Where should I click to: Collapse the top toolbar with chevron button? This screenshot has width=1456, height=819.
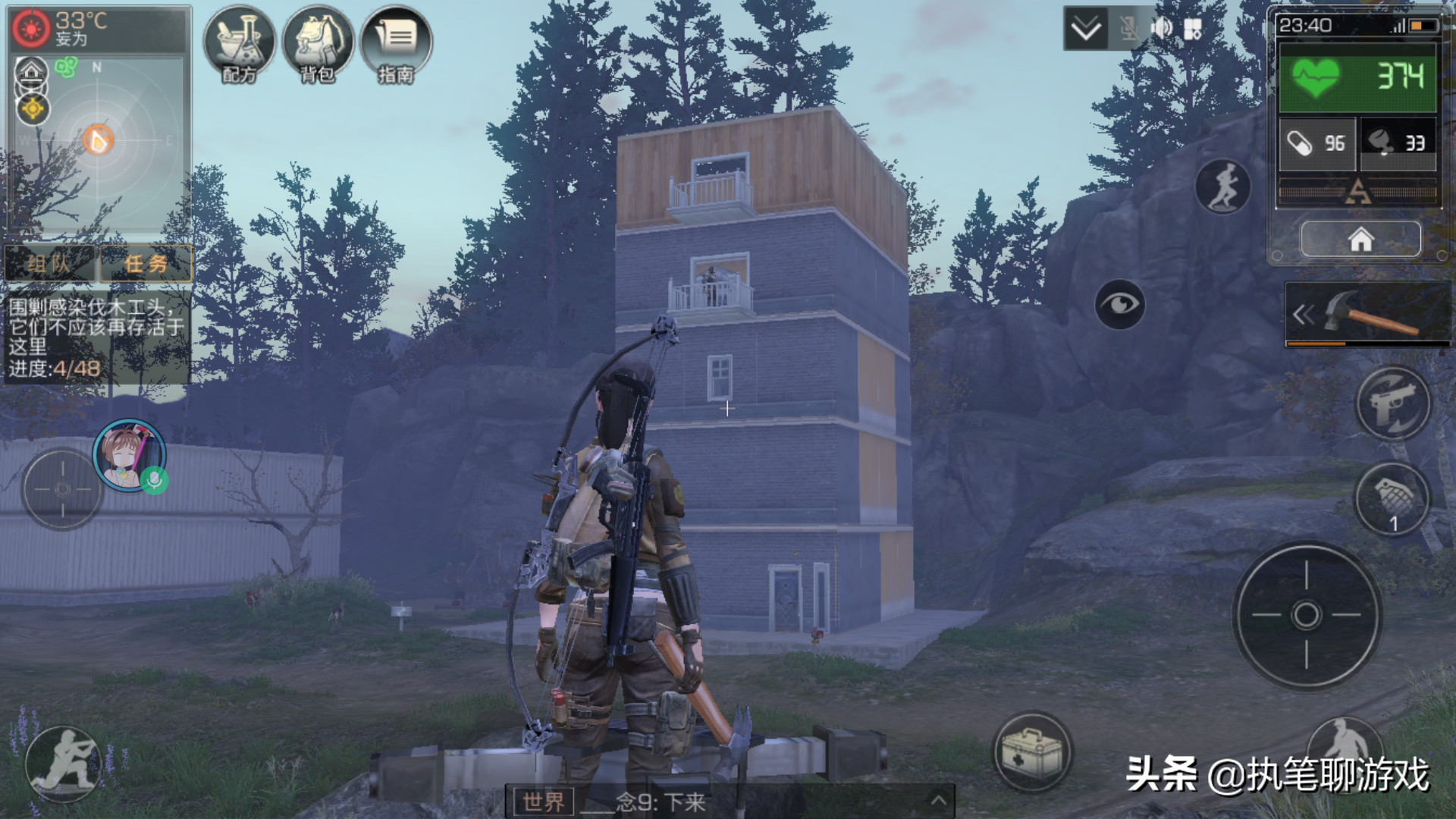pyautogui.click(x=1085, y=30)
